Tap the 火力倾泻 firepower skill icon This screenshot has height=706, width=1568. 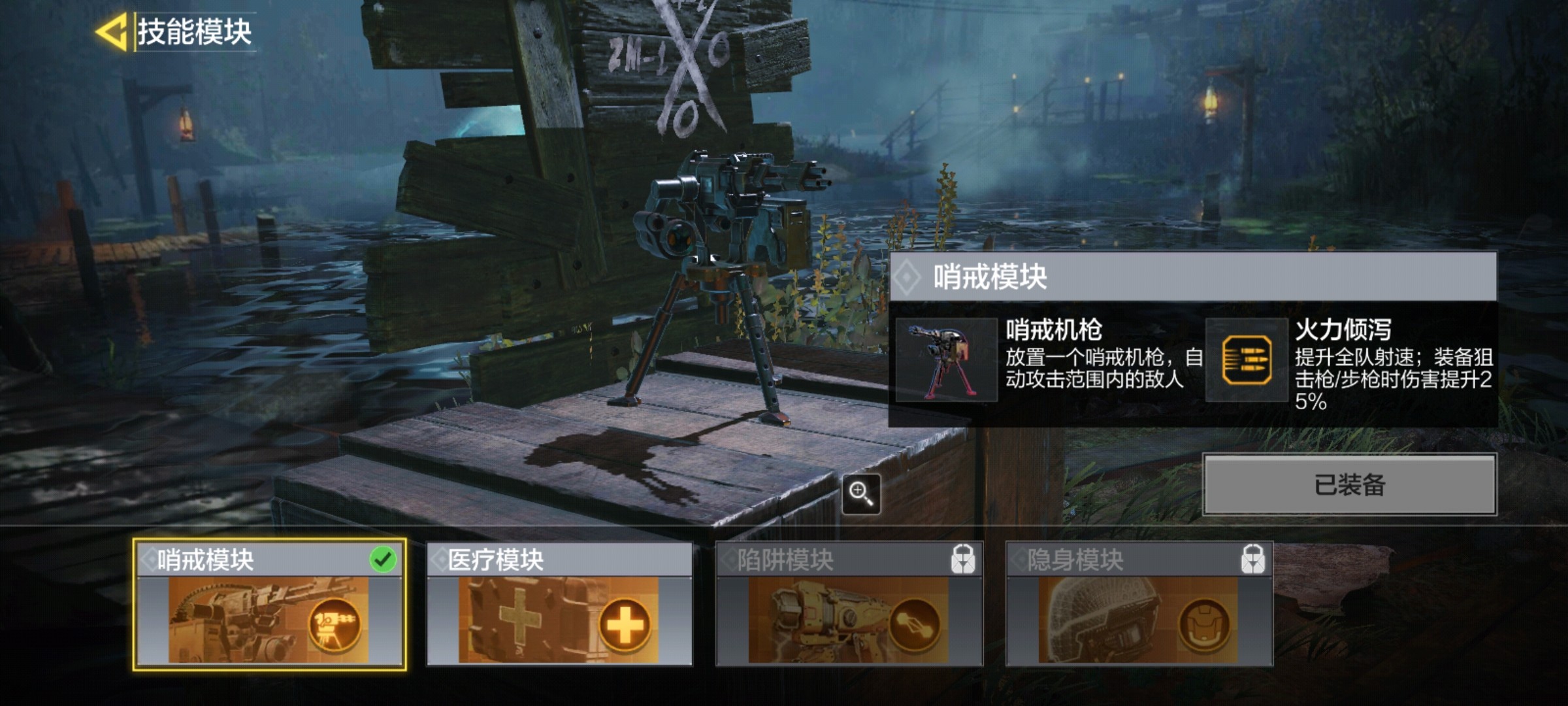coord(1247,360)
